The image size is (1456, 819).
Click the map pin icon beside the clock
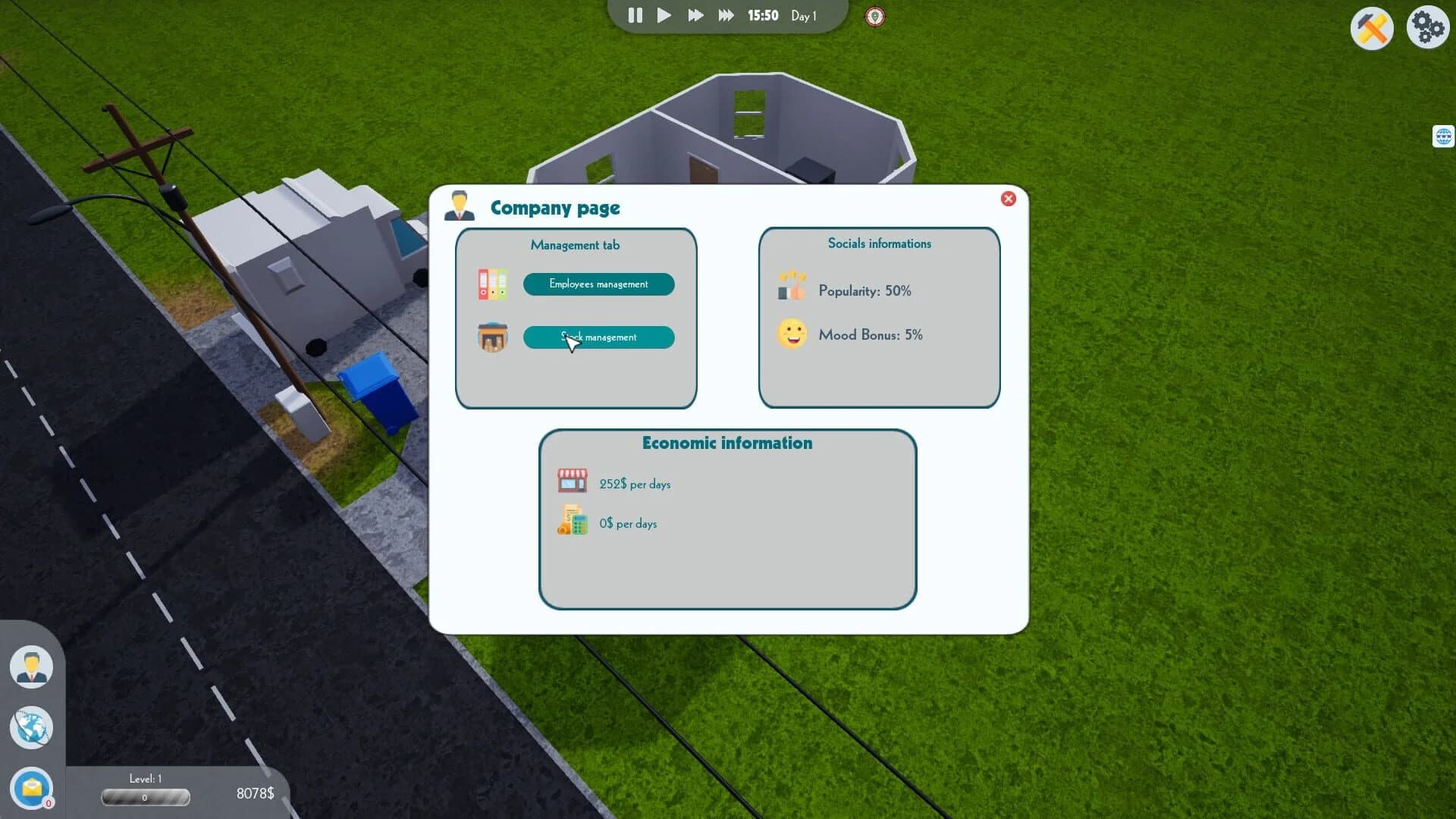[x=874, y=17]
